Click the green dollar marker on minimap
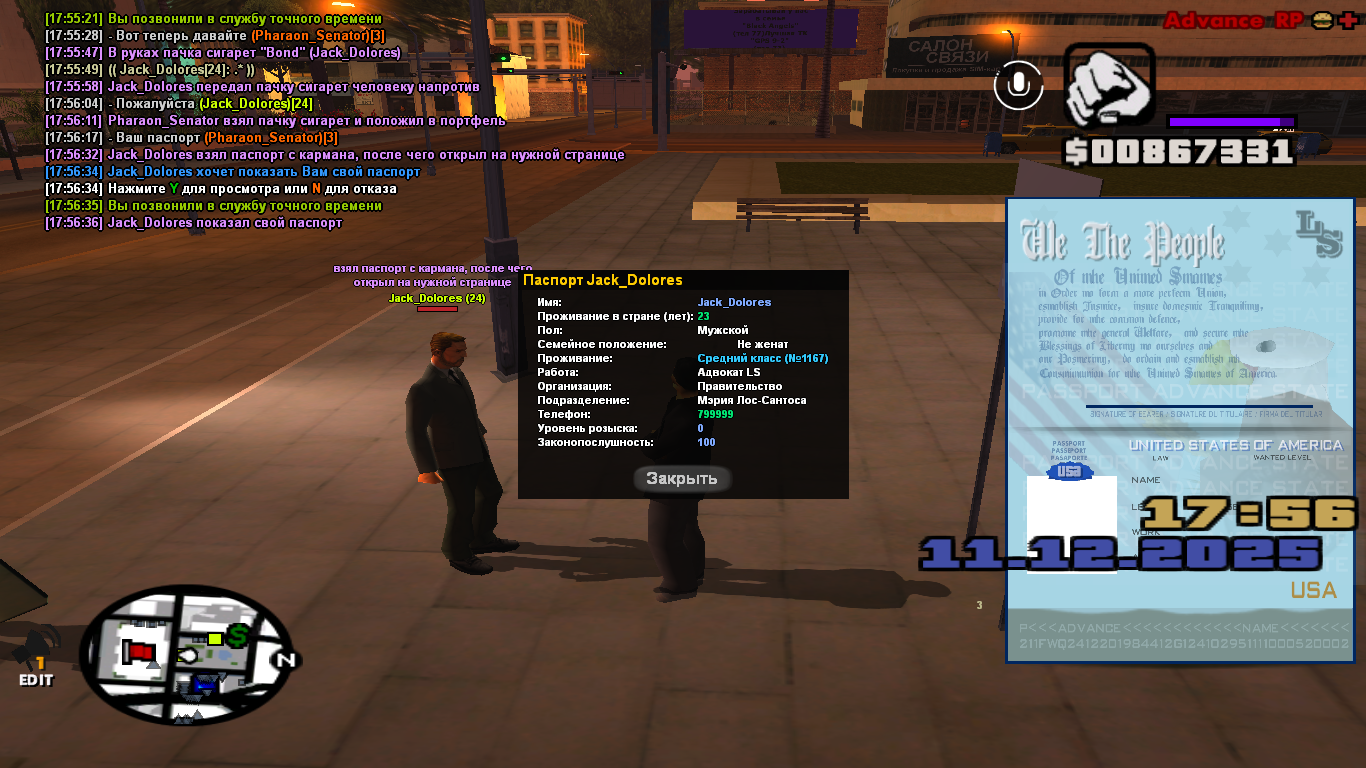This screenshot has width=1366, height=768. point(238,635)
